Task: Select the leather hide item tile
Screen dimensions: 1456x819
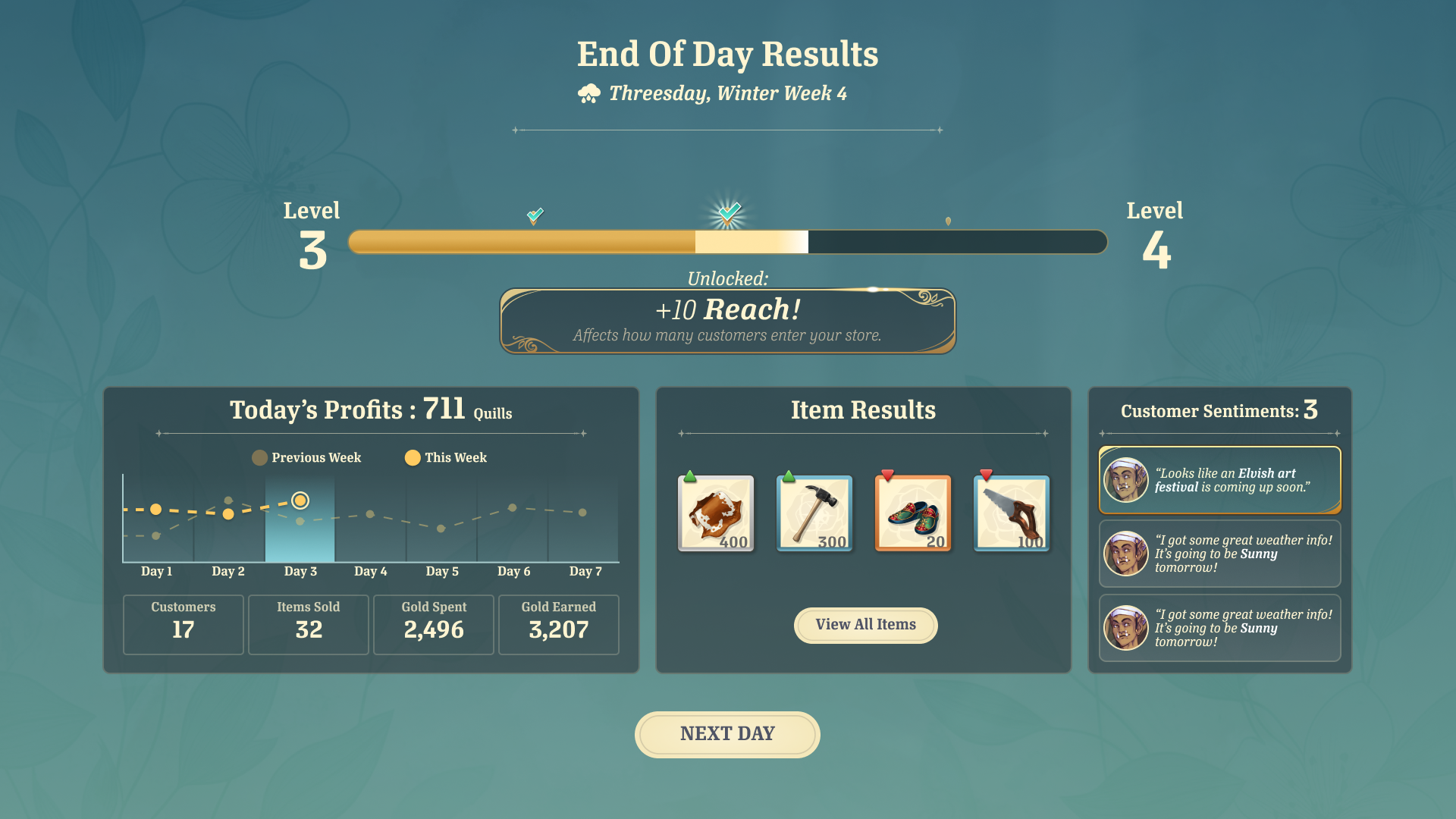Action: tap(715, 513)
